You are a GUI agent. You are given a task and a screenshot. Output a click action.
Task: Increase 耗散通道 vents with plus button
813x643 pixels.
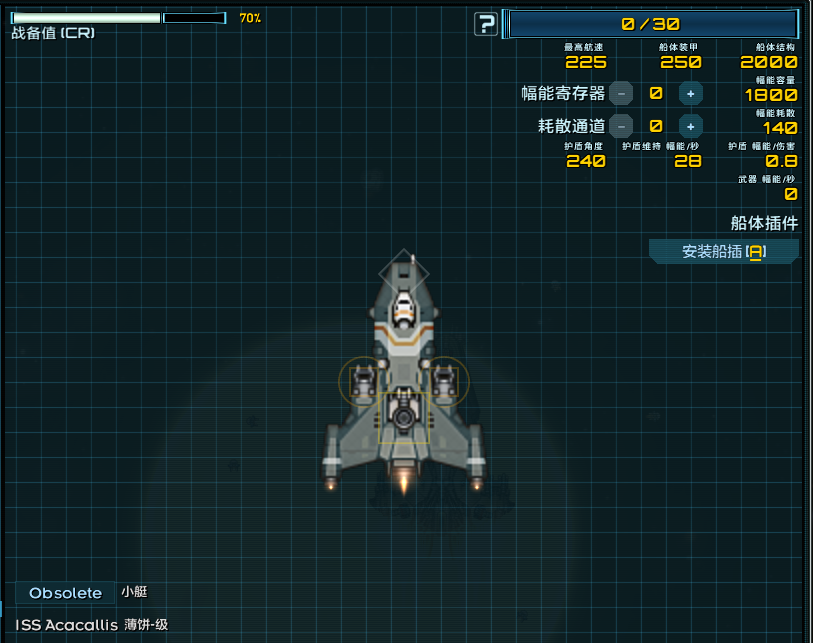[x=690, y=126]
